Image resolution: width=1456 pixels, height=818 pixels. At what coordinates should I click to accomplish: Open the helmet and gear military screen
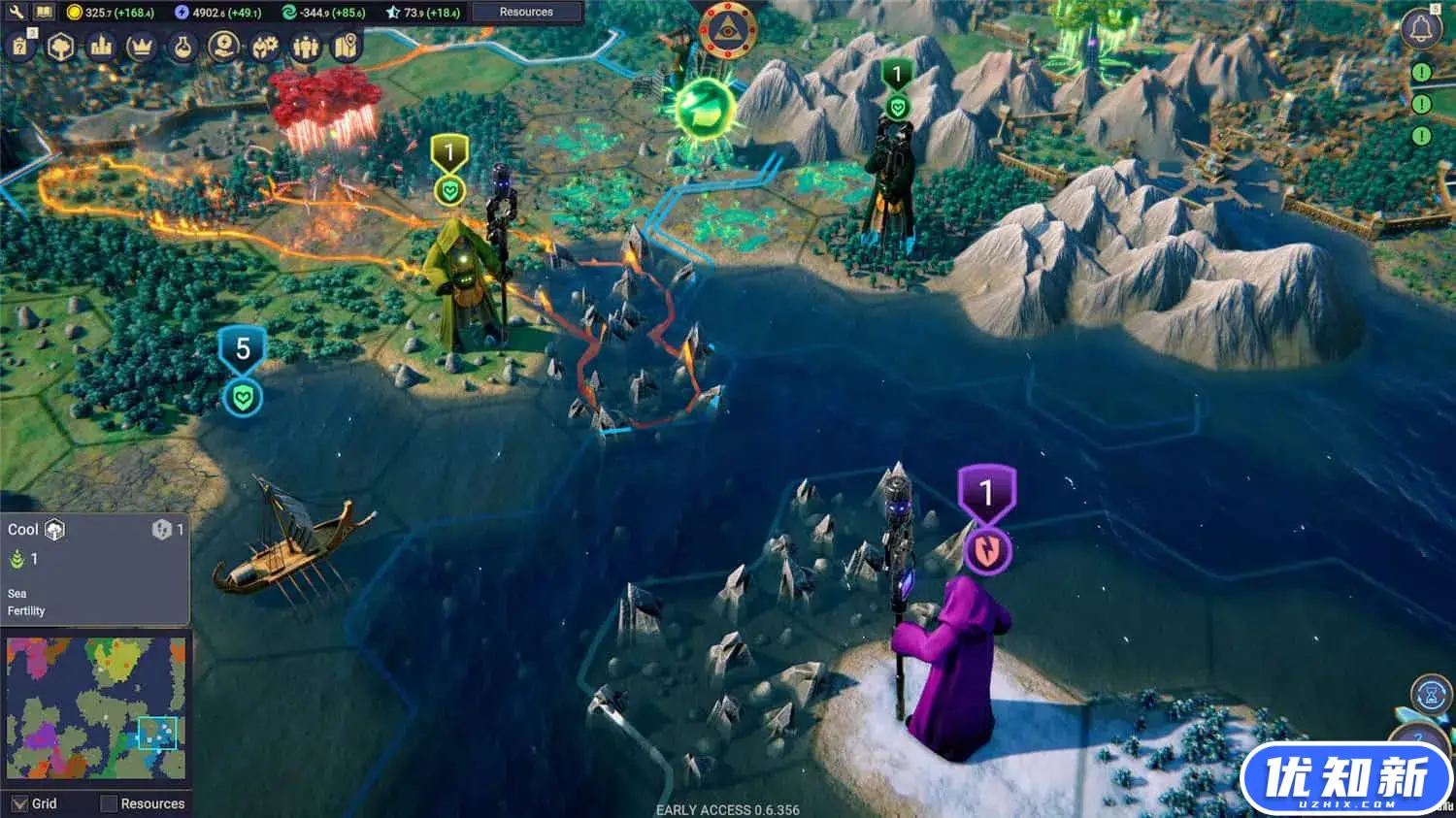(265, 47)
